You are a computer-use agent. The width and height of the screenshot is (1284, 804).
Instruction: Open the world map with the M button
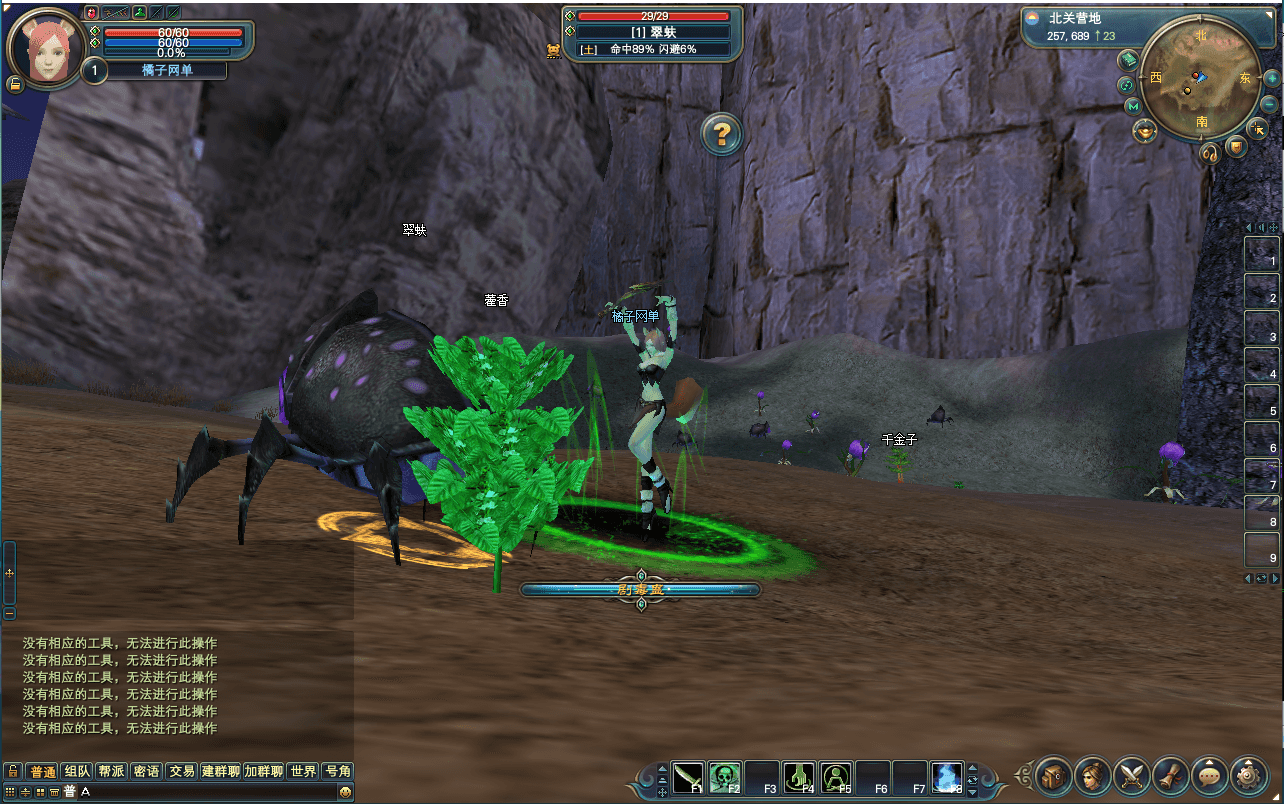coord(1132,106)
